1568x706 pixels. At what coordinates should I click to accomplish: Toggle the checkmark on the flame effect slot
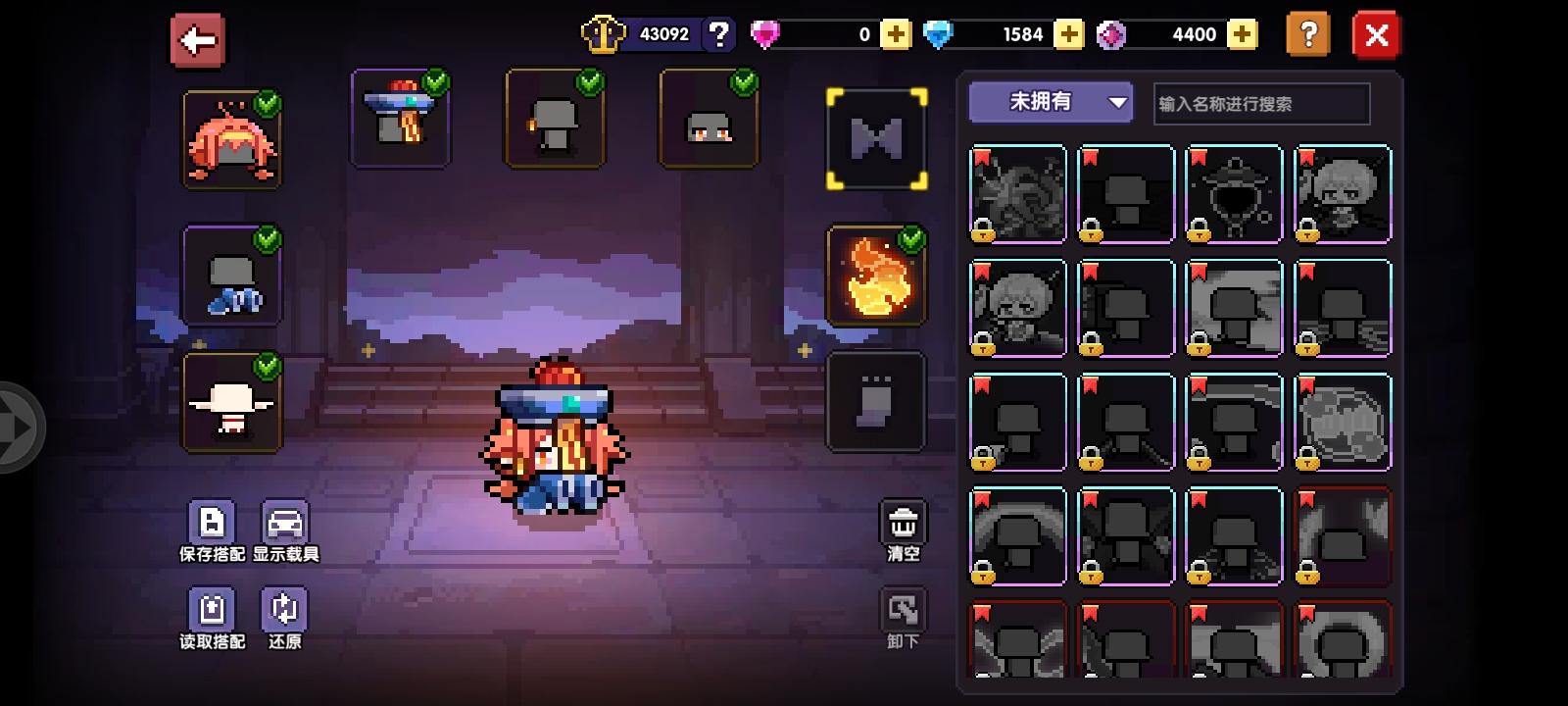[911, 238]
